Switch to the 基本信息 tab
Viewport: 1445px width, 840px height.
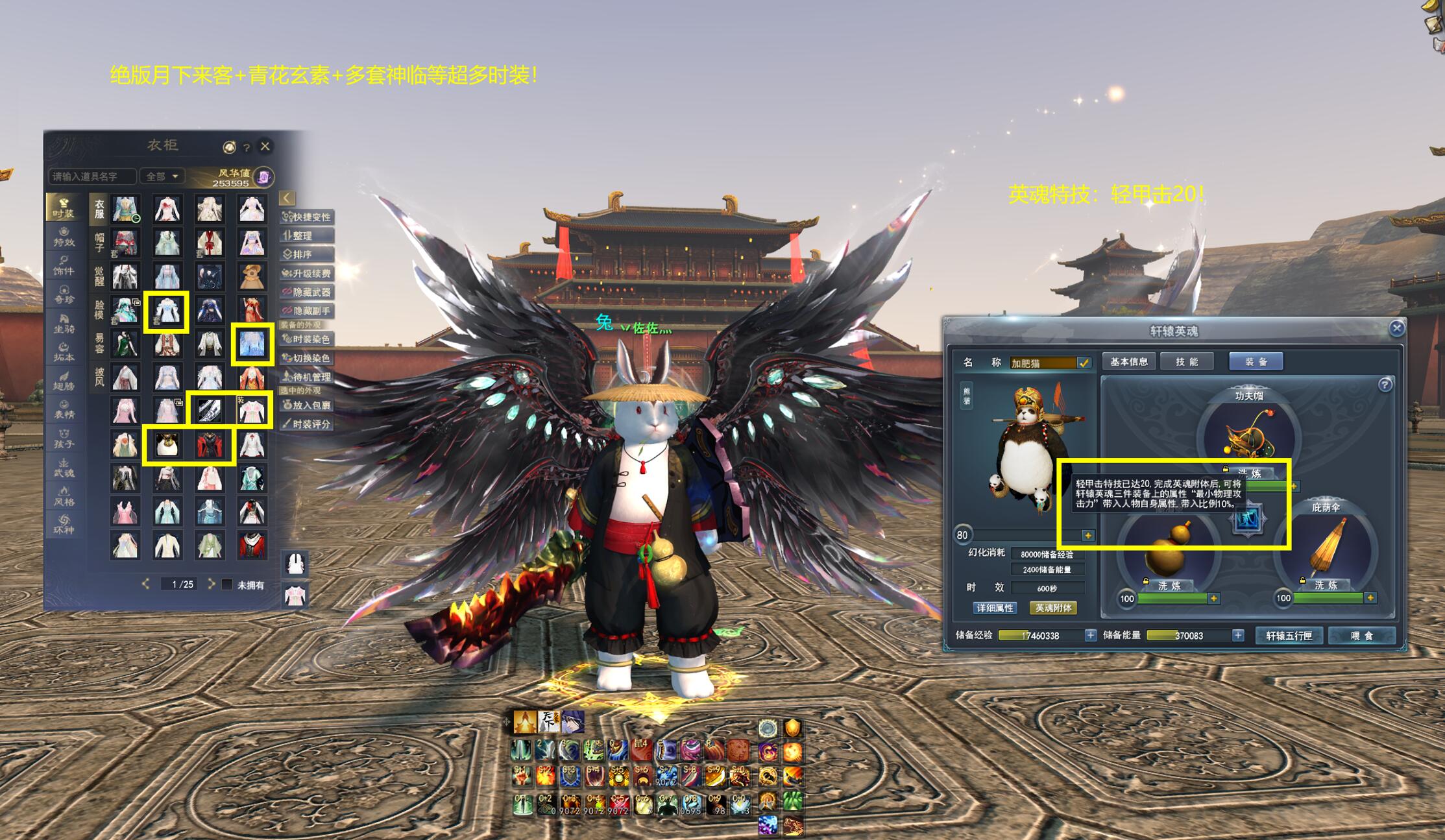tap(1128, 362)
